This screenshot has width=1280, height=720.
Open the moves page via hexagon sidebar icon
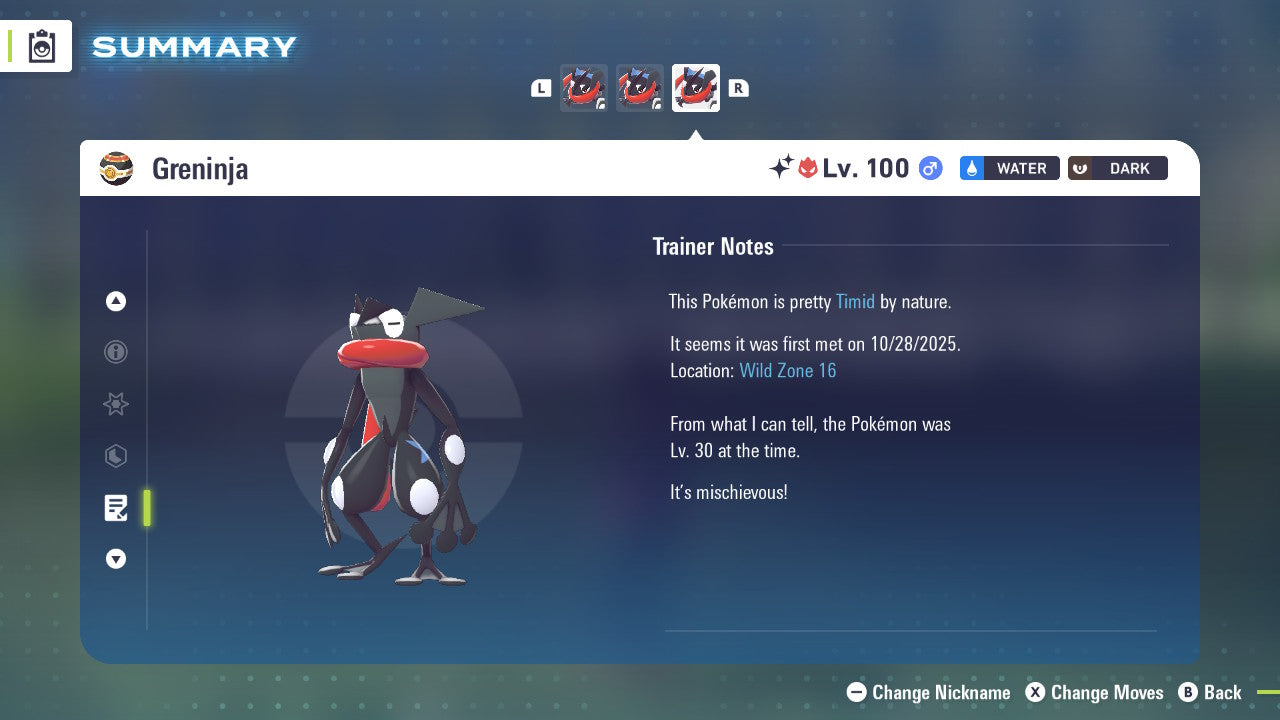point(116,456)
